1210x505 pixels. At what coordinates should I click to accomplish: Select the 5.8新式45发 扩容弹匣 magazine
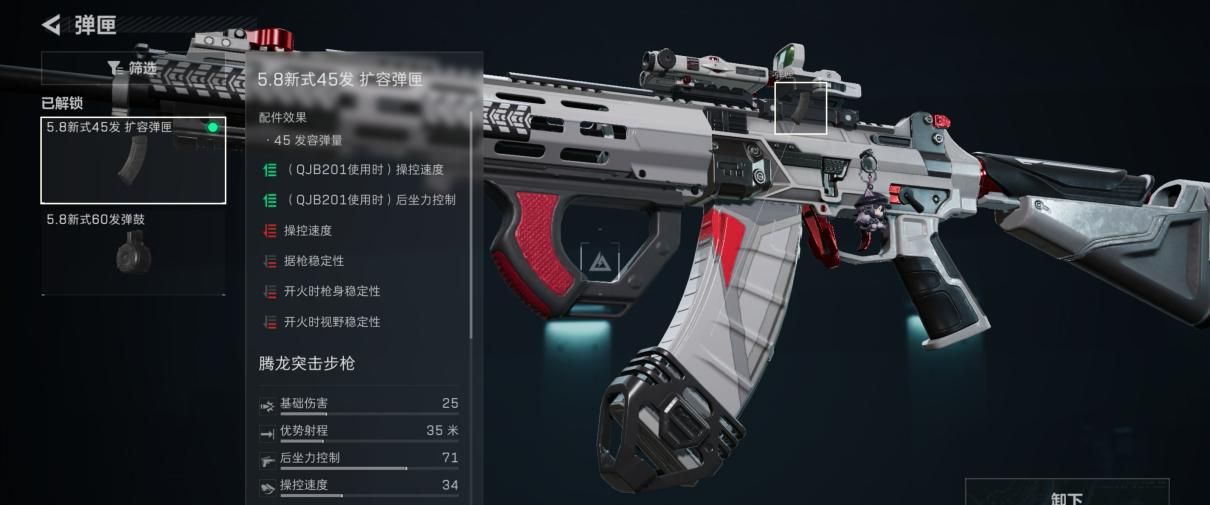point(133,160)
